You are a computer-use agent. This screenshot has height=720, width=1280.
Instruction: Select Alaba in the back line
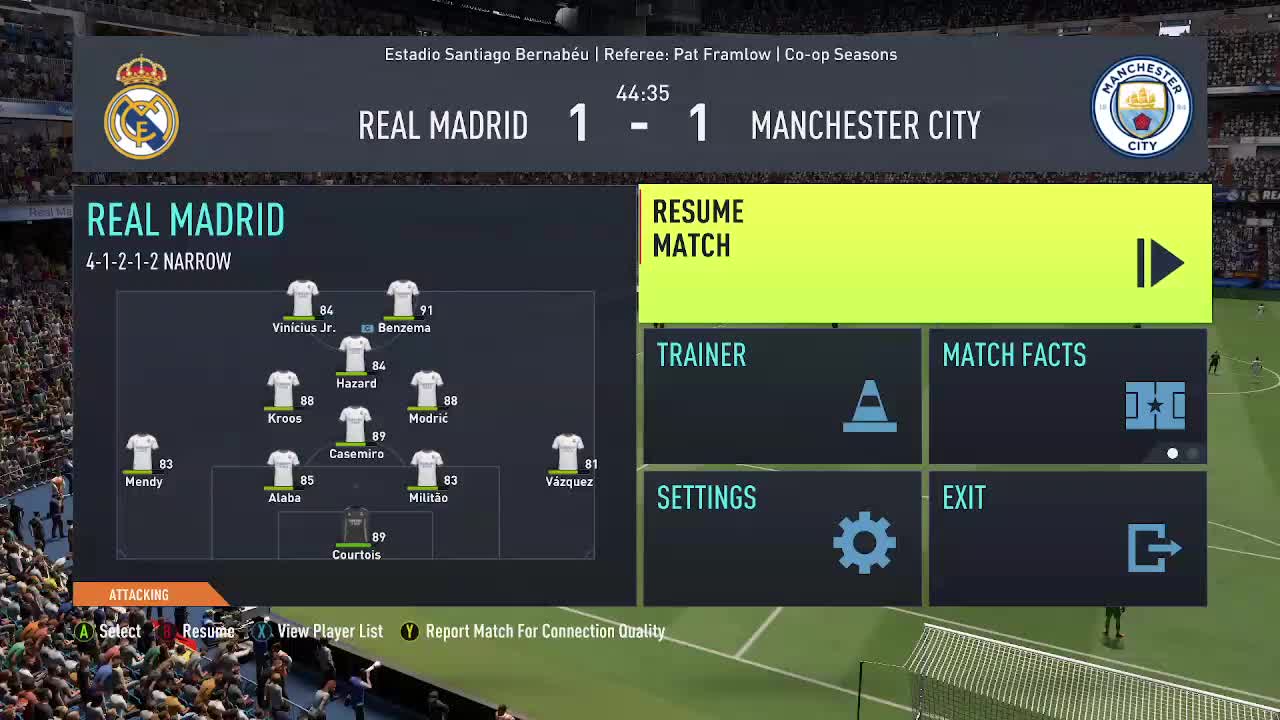pos(283,475)
